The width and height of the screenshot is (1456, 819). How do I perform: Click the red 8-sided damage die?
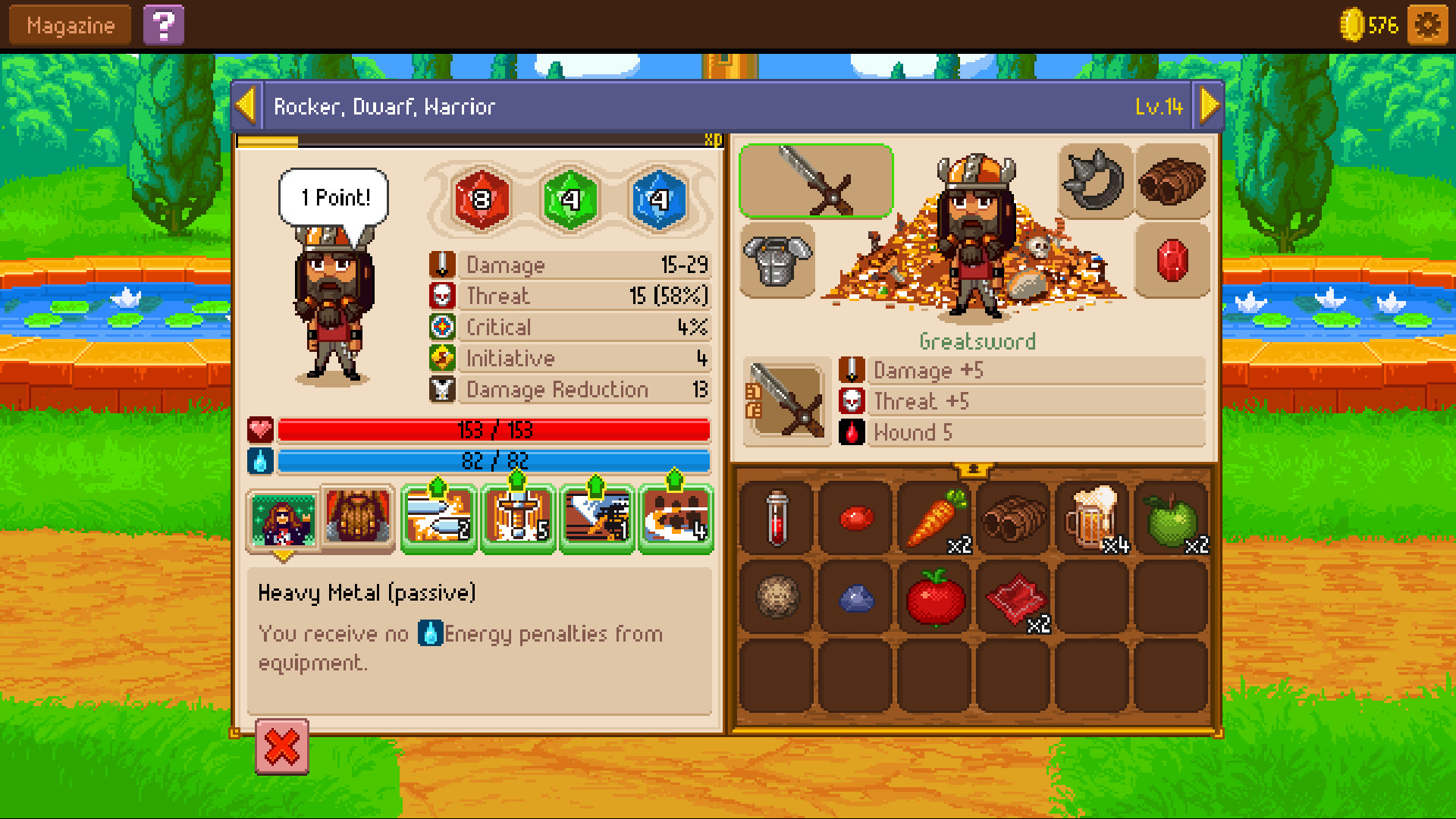483,200
